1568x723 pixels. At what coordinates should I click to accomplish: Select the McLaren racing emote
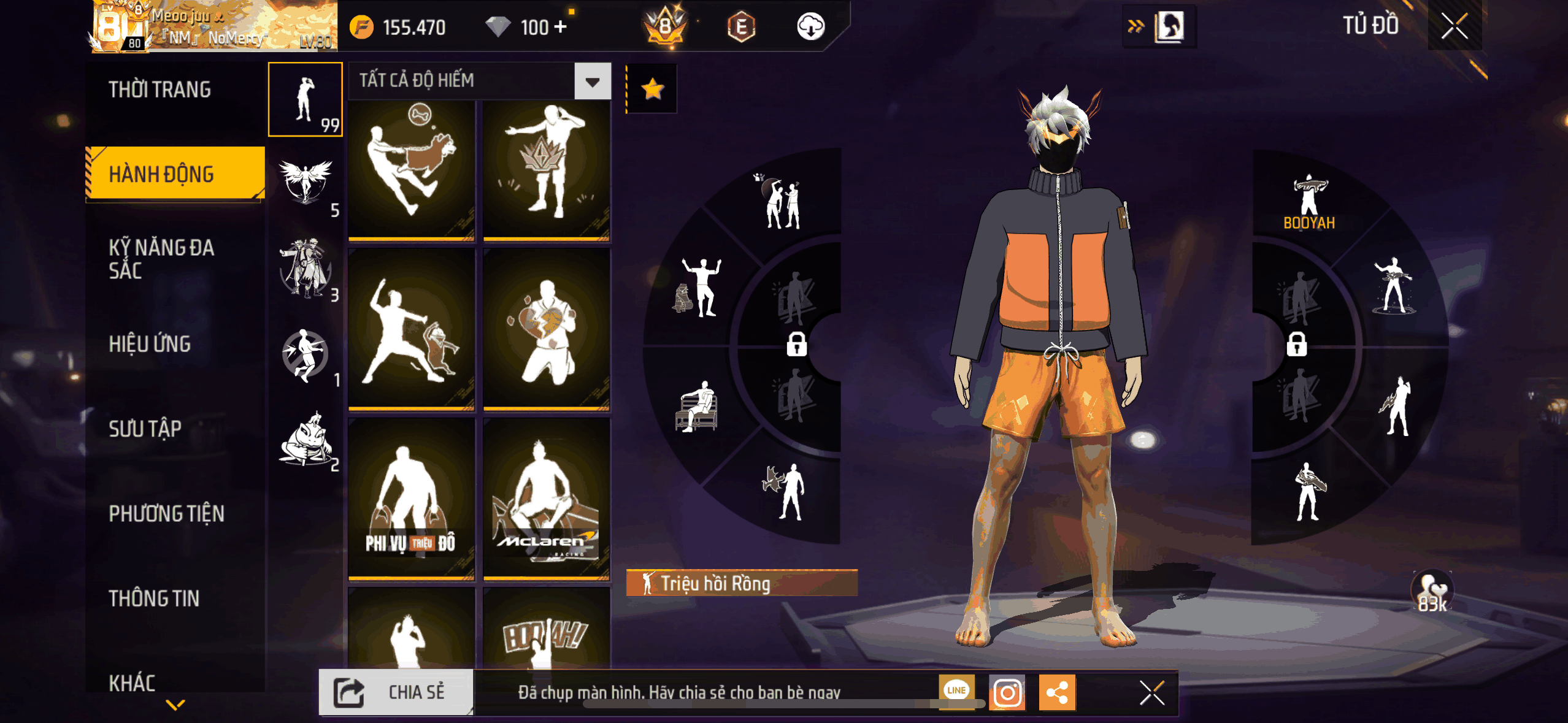(546, 498)
